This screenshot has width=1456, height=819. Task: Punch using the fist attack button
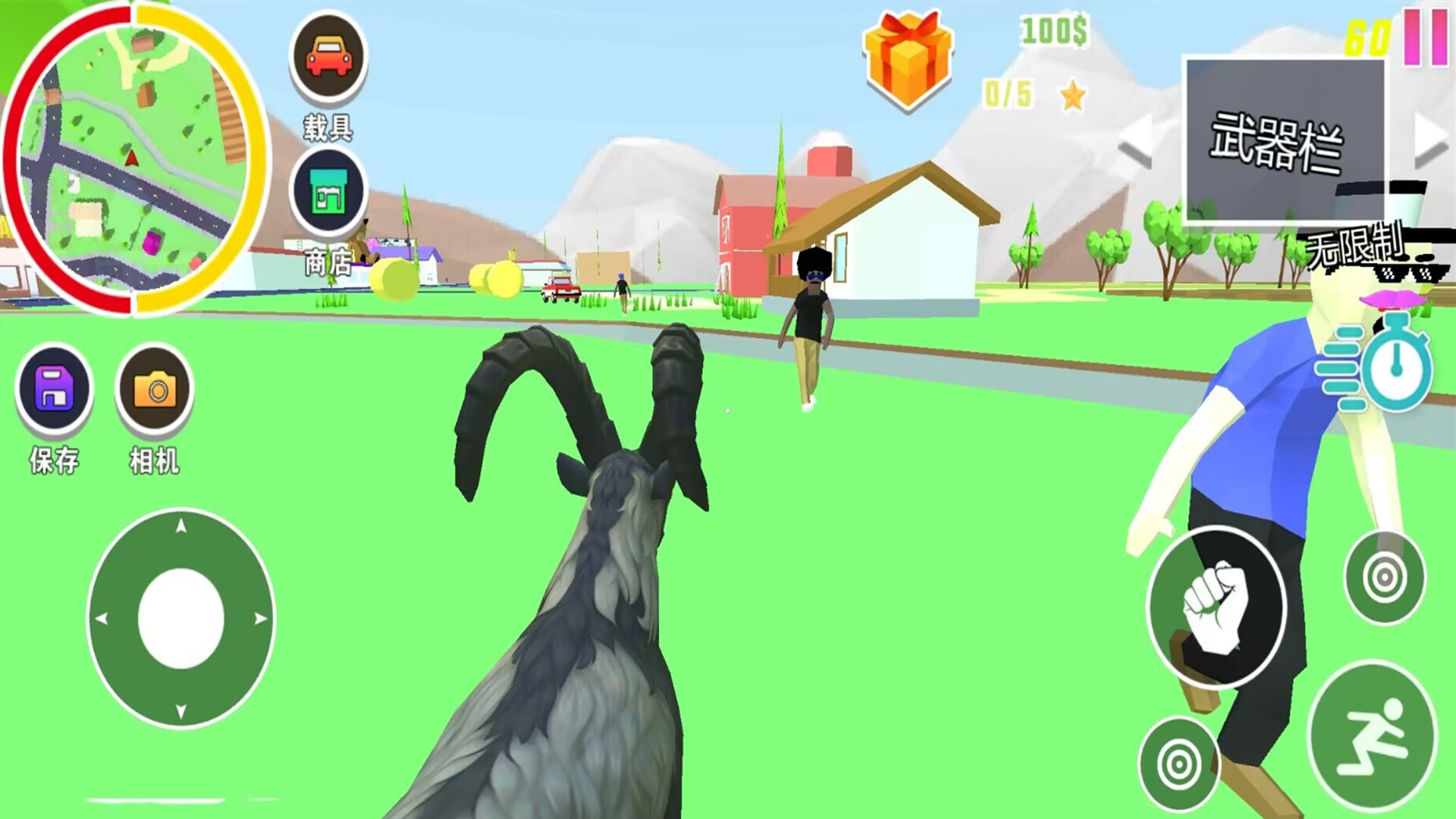tap(1216, 607)
